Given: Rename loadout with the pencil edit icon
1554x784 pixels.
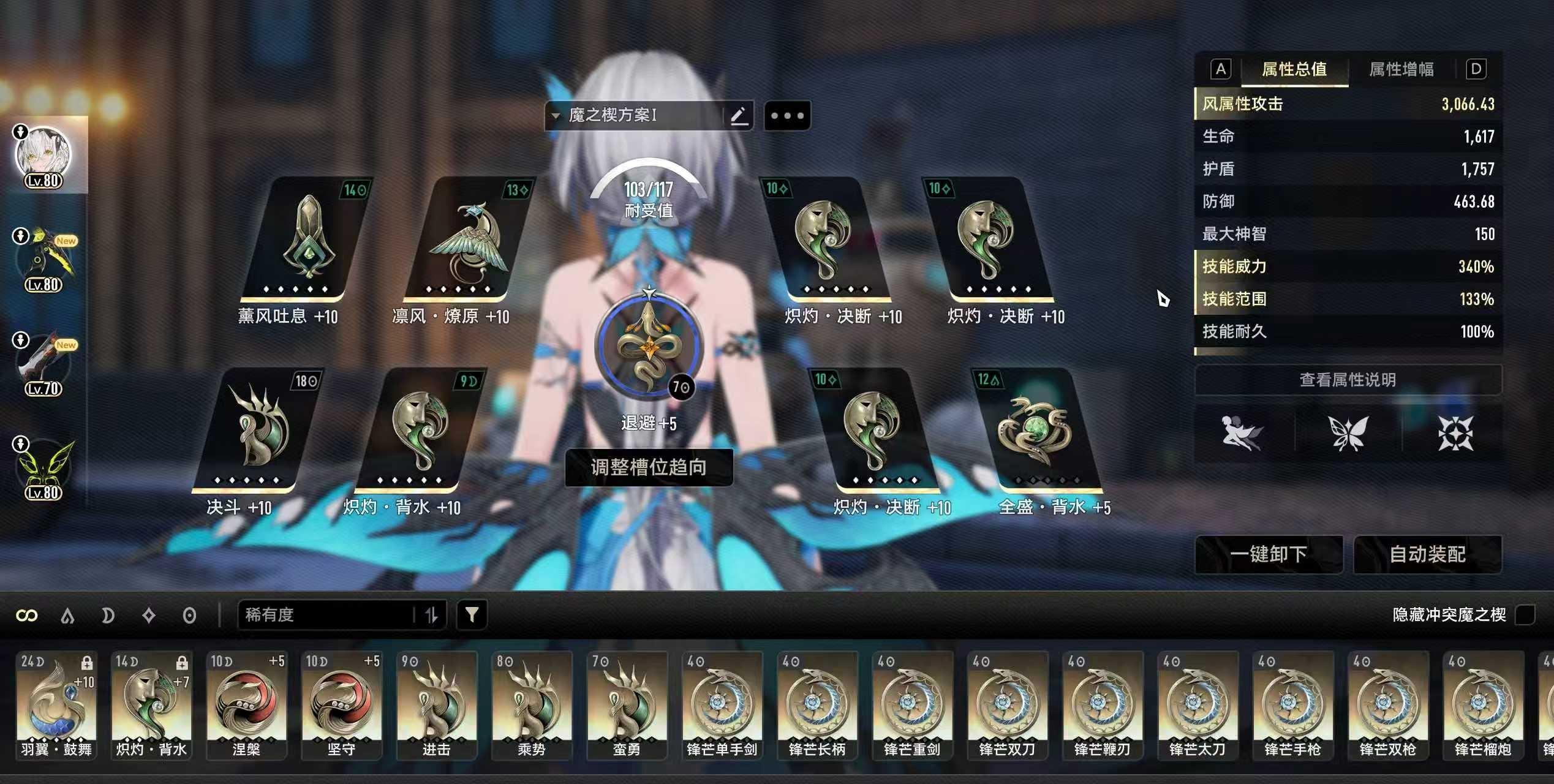Looking at the screenshot, I should click(739, 115).
